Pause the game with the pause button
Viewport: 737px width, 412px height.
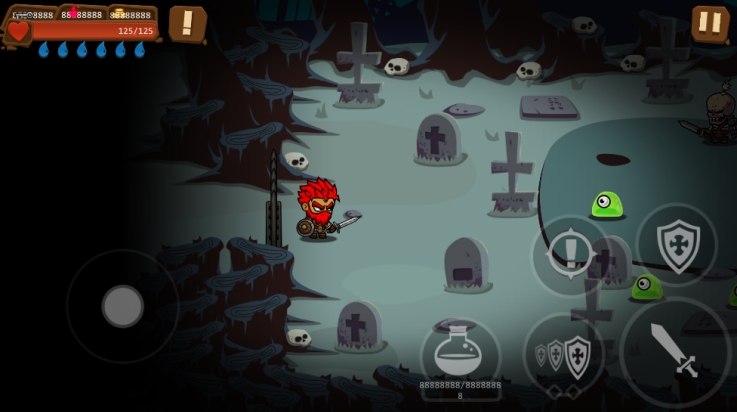coord(709,22)
